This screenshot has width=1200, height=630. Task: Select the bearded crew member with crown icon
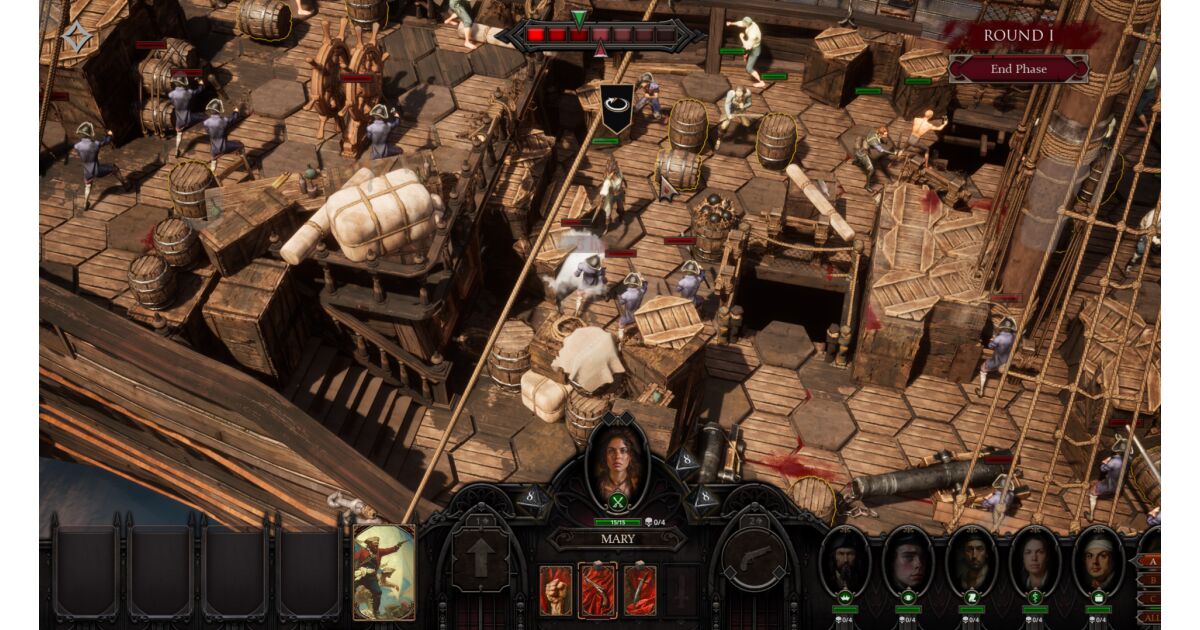tap(845, 560)
